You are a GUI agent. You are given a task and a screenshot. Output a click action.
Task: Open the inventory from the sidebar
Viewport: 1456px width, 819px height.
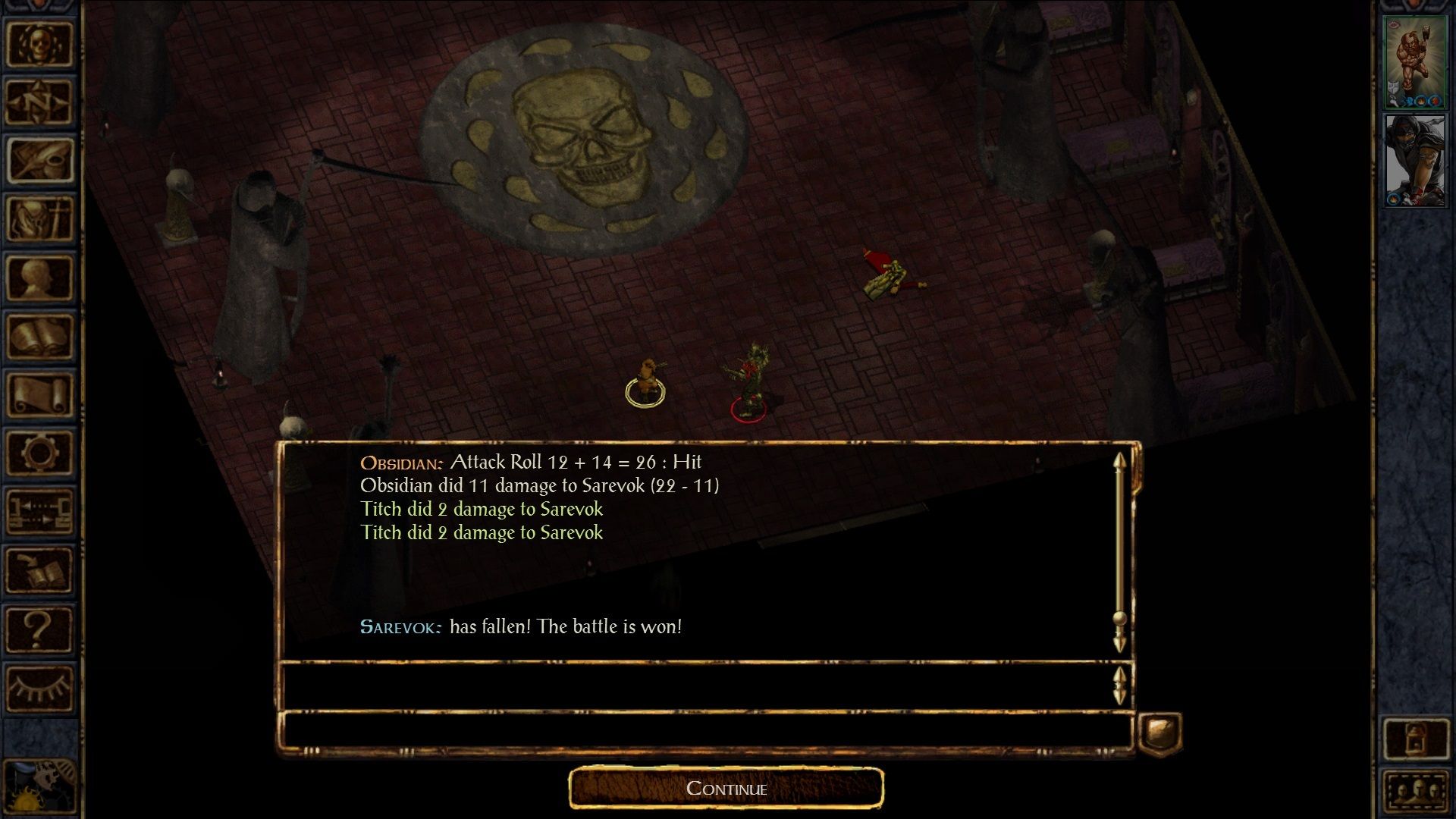pyautogui.click(x=40, y=219)
